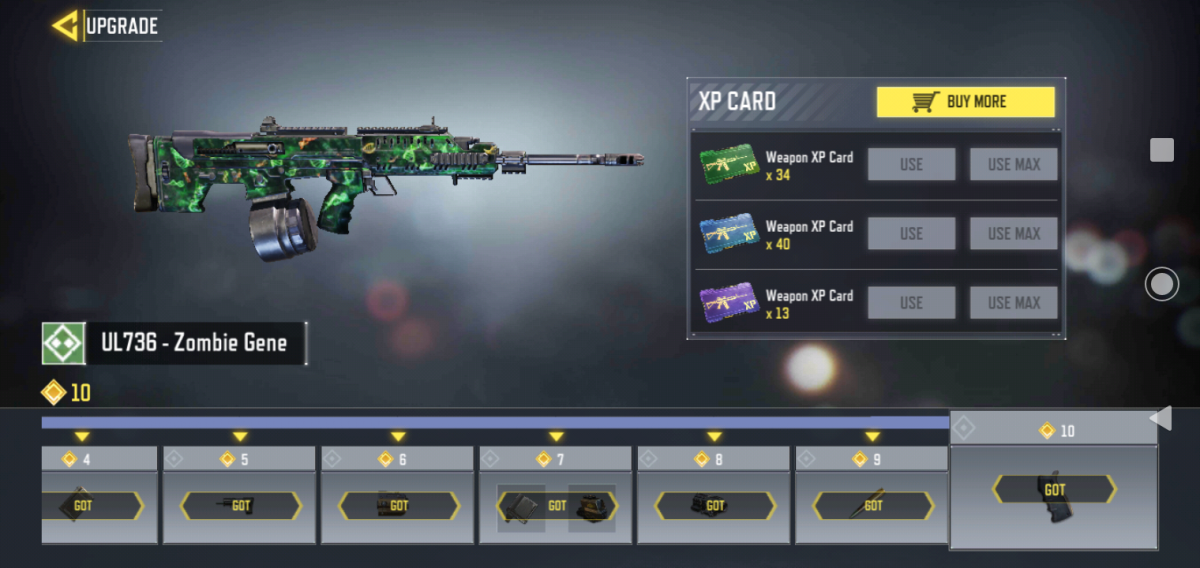Tap the Android home circle button
Image resolution: width=1200 pixels, height=568 pixels.
[x=1161, y=285]
